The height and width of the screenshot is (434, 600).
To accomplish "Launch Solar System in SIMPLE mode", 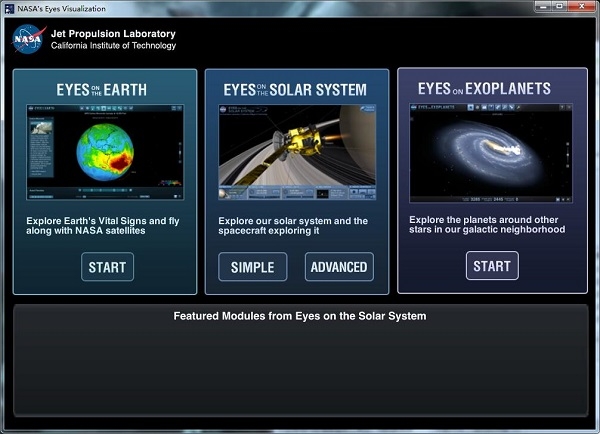I will [x=252, y=267].
